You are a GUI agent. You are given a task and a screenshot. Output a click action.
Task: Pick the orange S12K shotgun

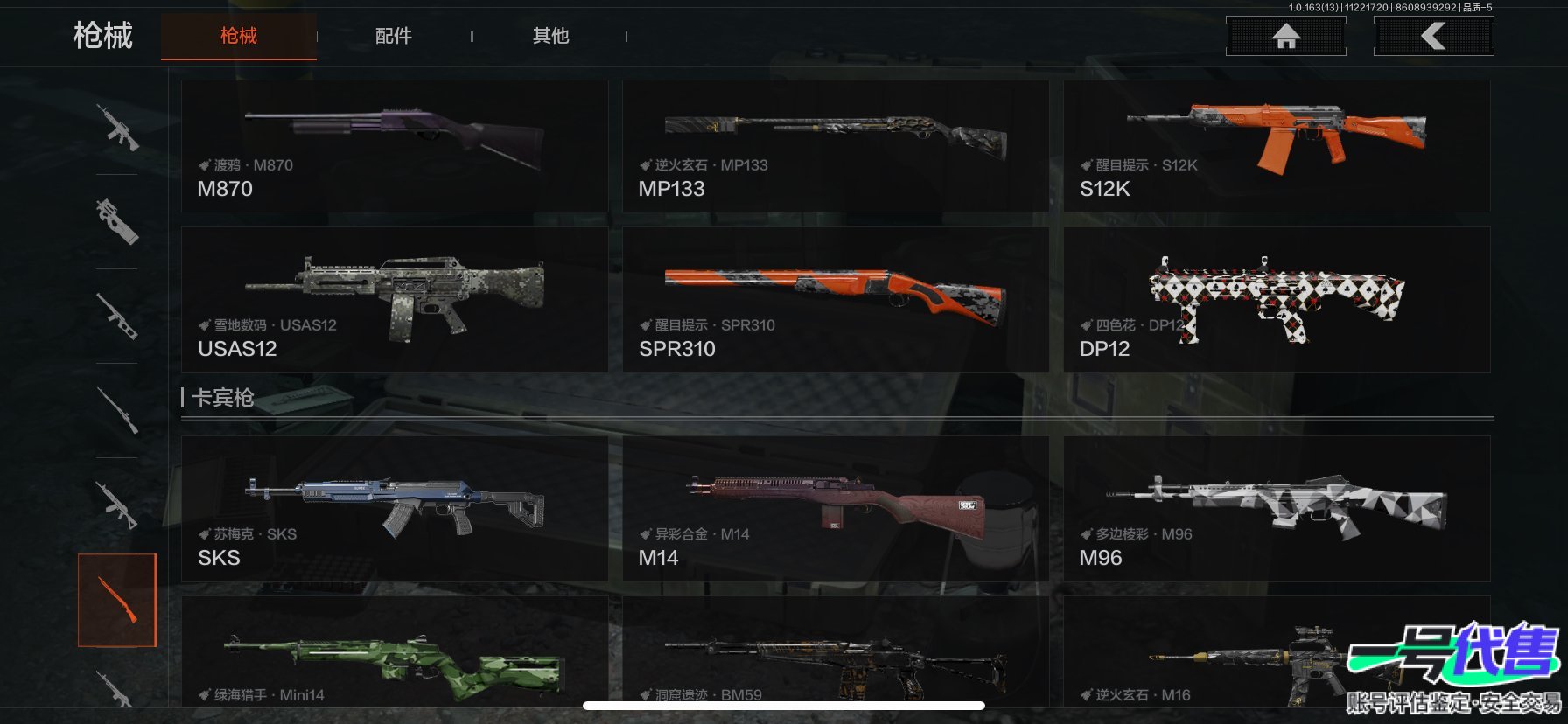(1276, 146)
